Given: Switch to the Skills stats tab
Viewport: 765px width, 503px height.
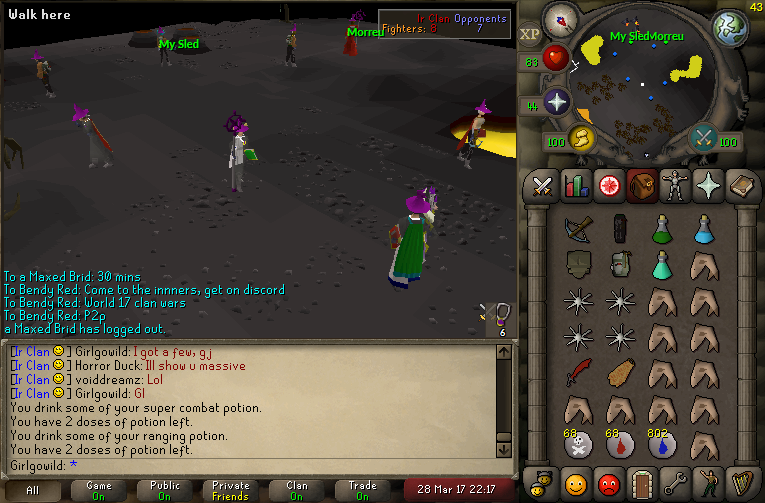Looking at the screenshot, I should (575, 186).
